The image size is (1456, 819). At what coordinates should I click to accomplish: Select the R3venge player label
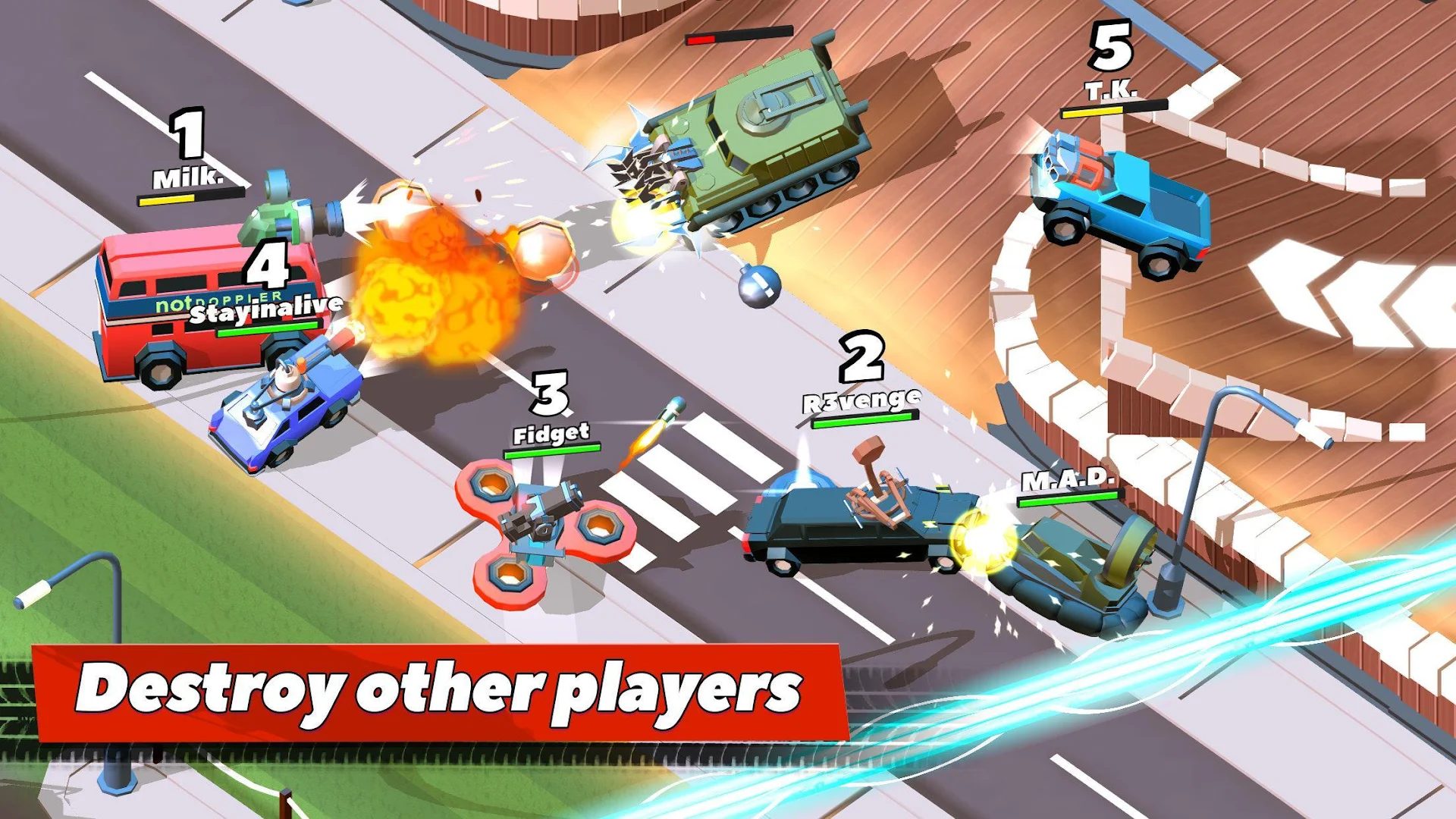point(861,397)
